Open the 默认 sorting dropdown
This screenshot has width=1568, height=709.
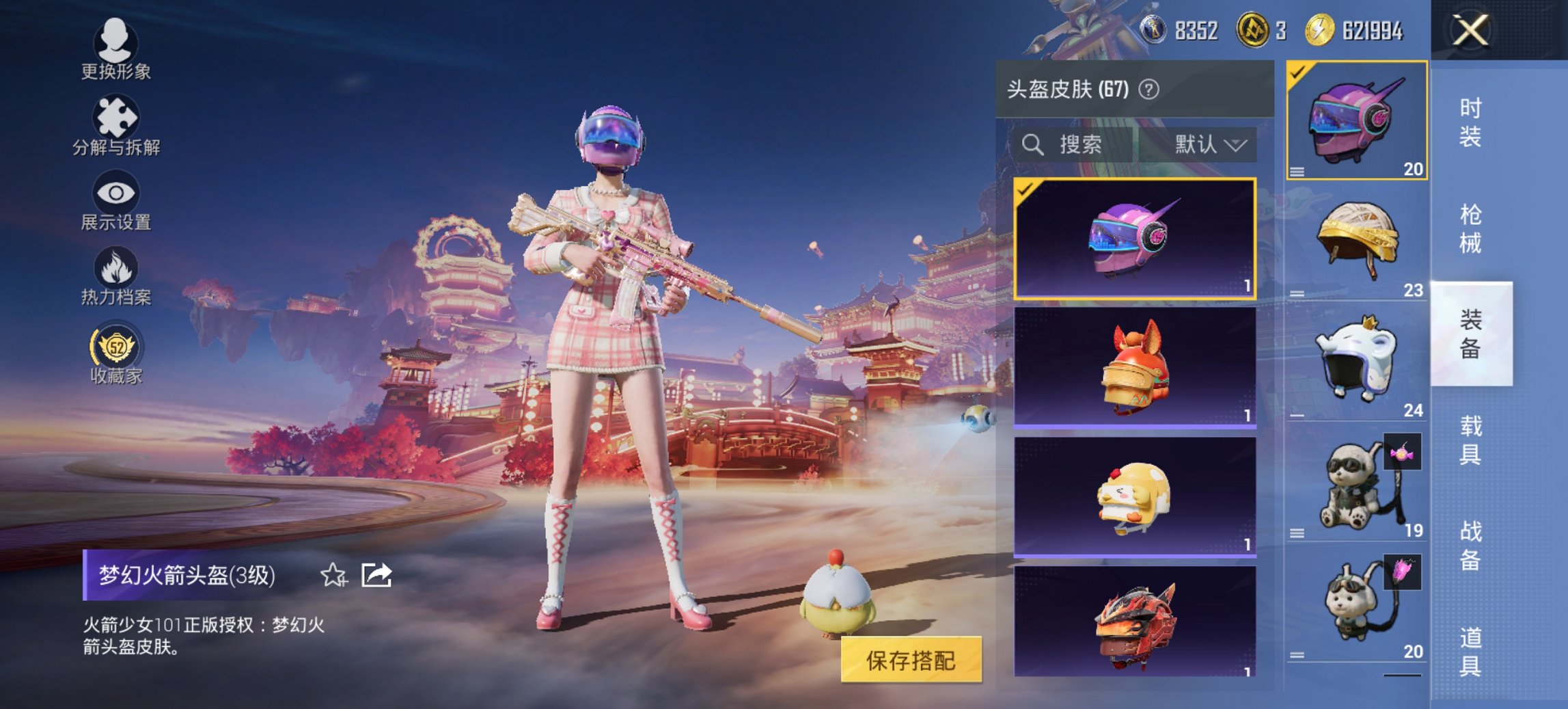point(1208,145)
